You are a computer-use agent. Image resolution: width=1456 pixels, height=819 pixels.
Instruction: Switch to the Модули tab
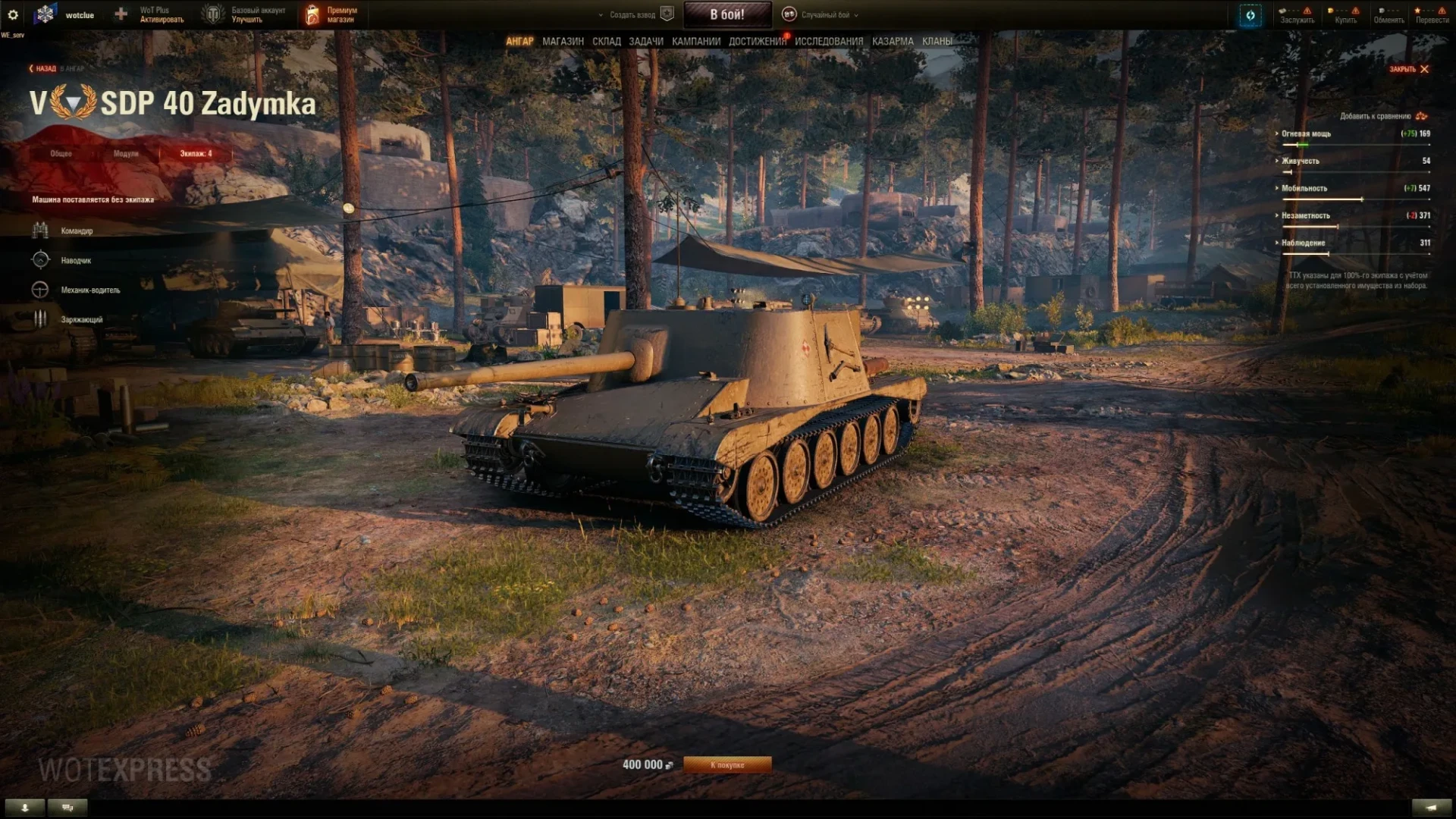pyautogui.click(x=126, y=153)
